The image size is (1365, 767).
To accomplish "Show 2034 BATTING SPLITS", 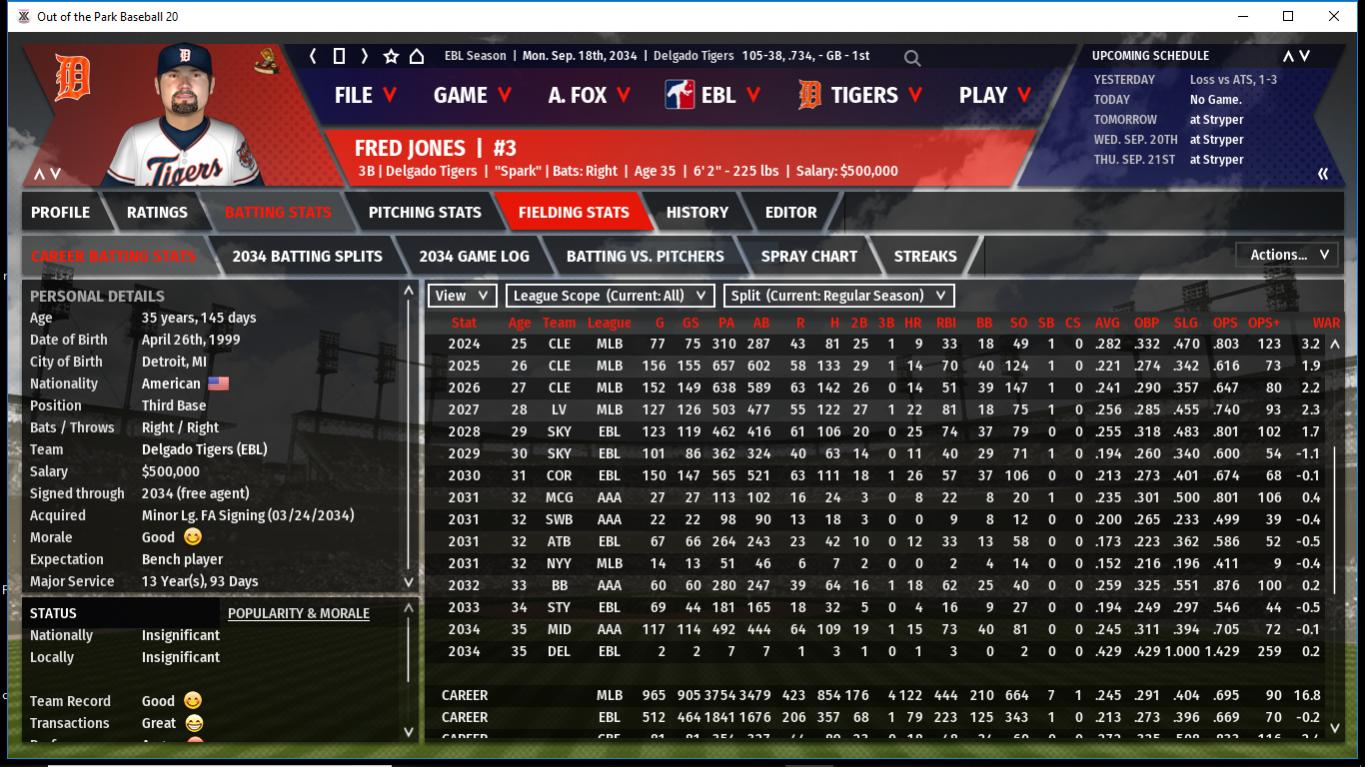I will click(307, 256).
